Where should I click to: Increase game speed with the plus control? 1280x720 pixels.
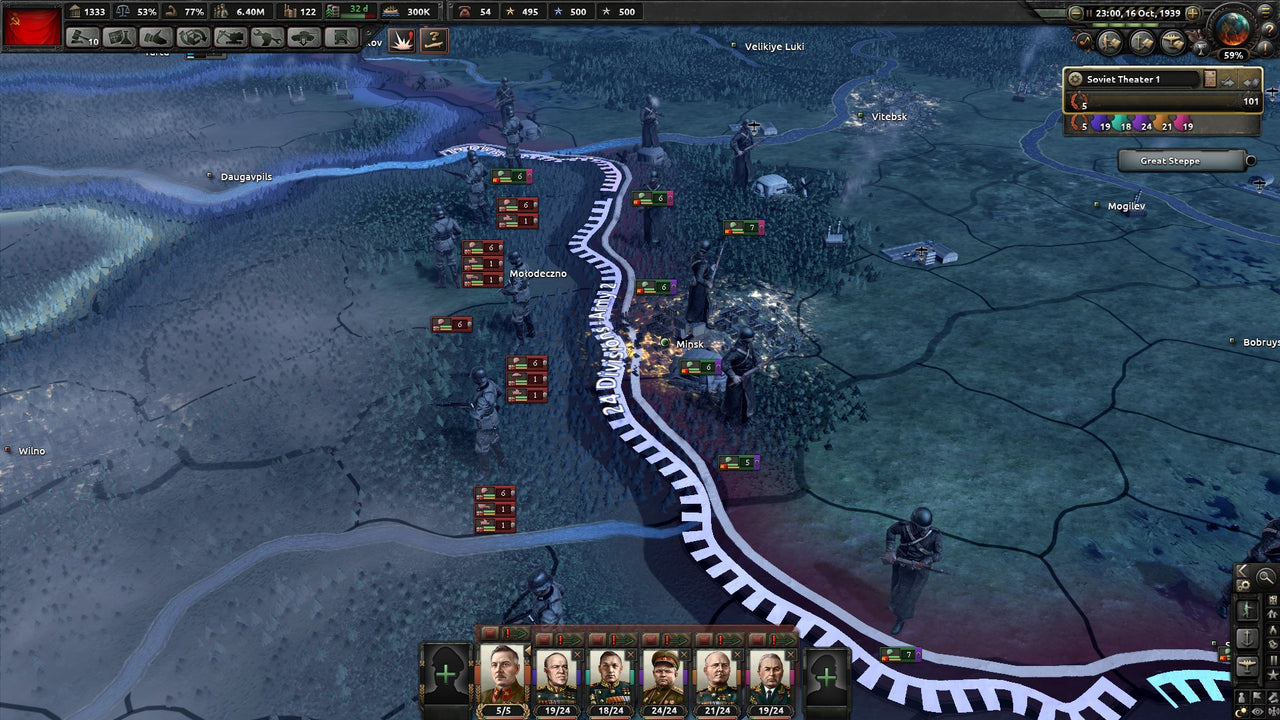click(x=1192, y=13)
